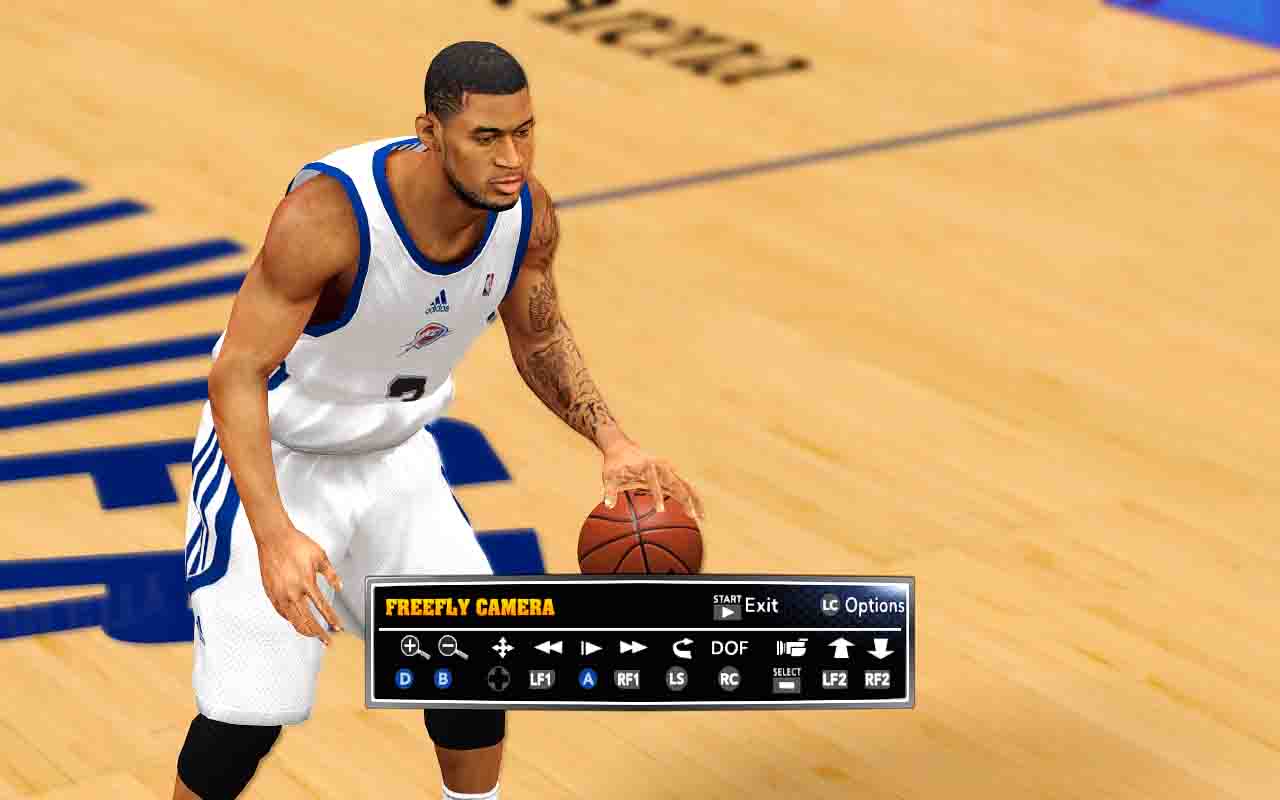Screen dimensions: 1280x800
Task: Fast forward with the double-right arrows
Action: click(x=633, y=647)
